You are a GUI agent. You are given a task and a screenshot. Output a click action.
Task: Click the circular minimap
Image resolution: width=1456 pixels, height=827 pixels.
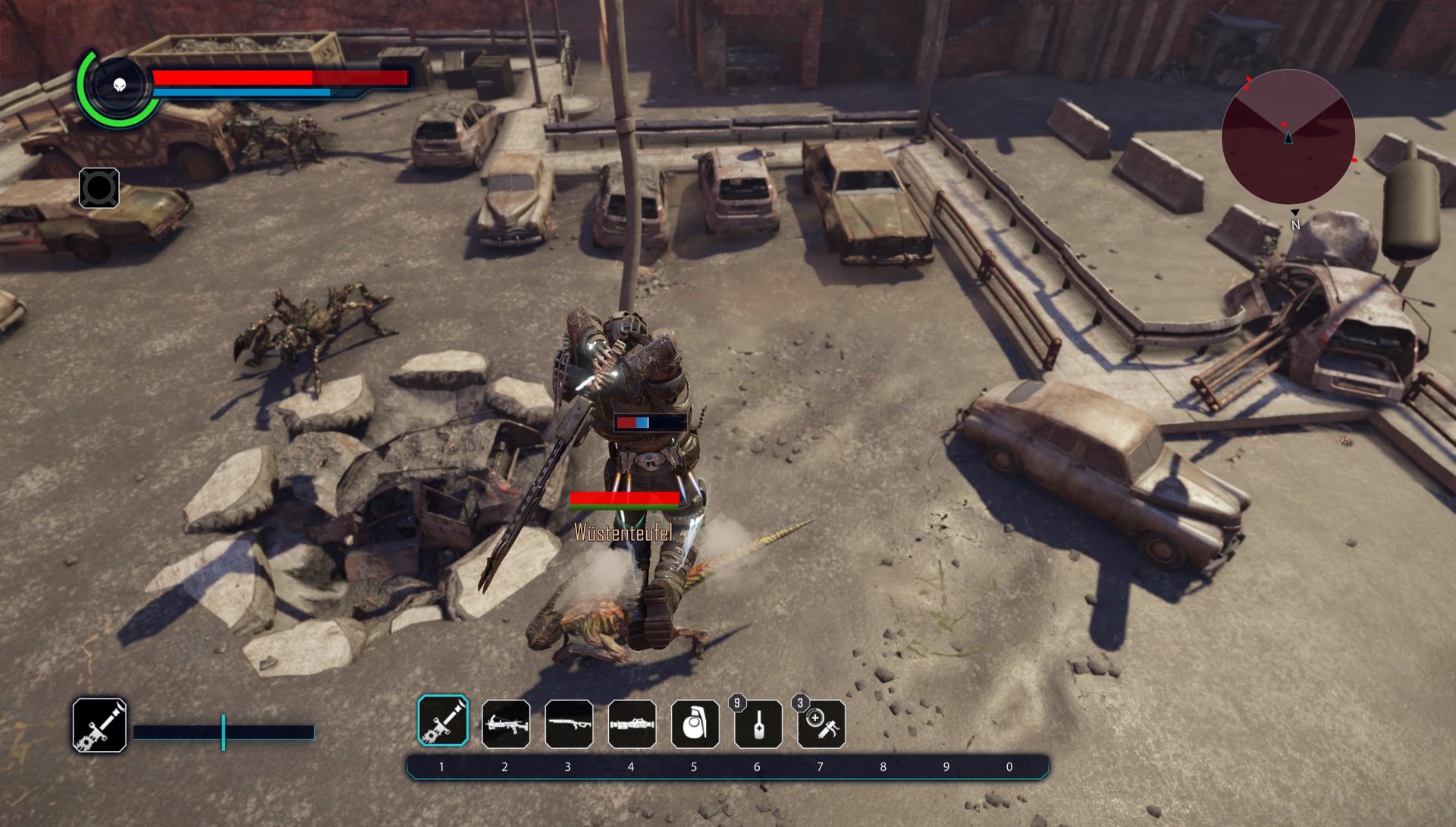click(1288, 138)
